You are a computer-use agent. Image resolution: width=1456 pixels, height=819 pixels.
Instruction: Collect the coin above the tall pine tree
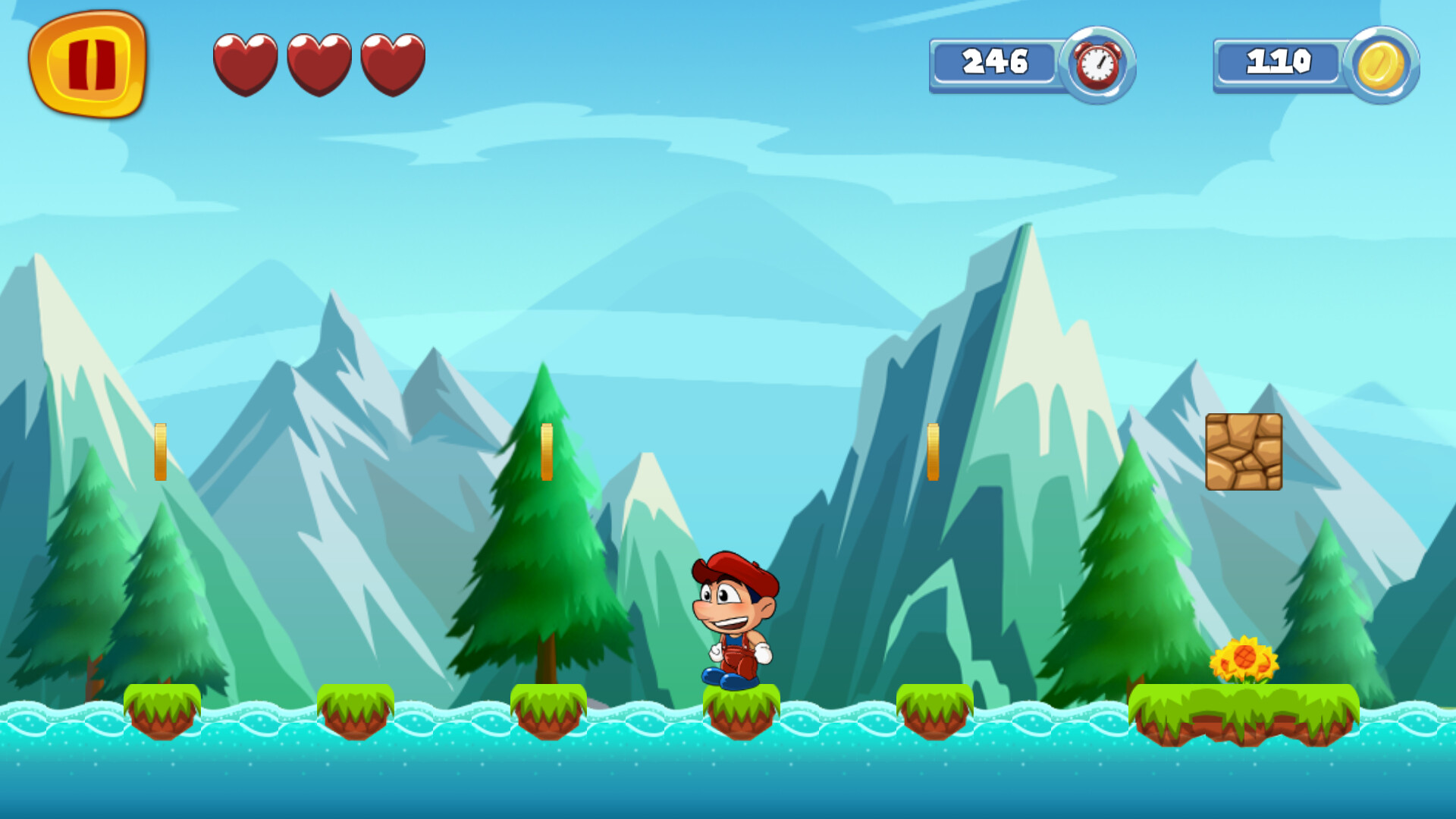(x=548, y=453)
